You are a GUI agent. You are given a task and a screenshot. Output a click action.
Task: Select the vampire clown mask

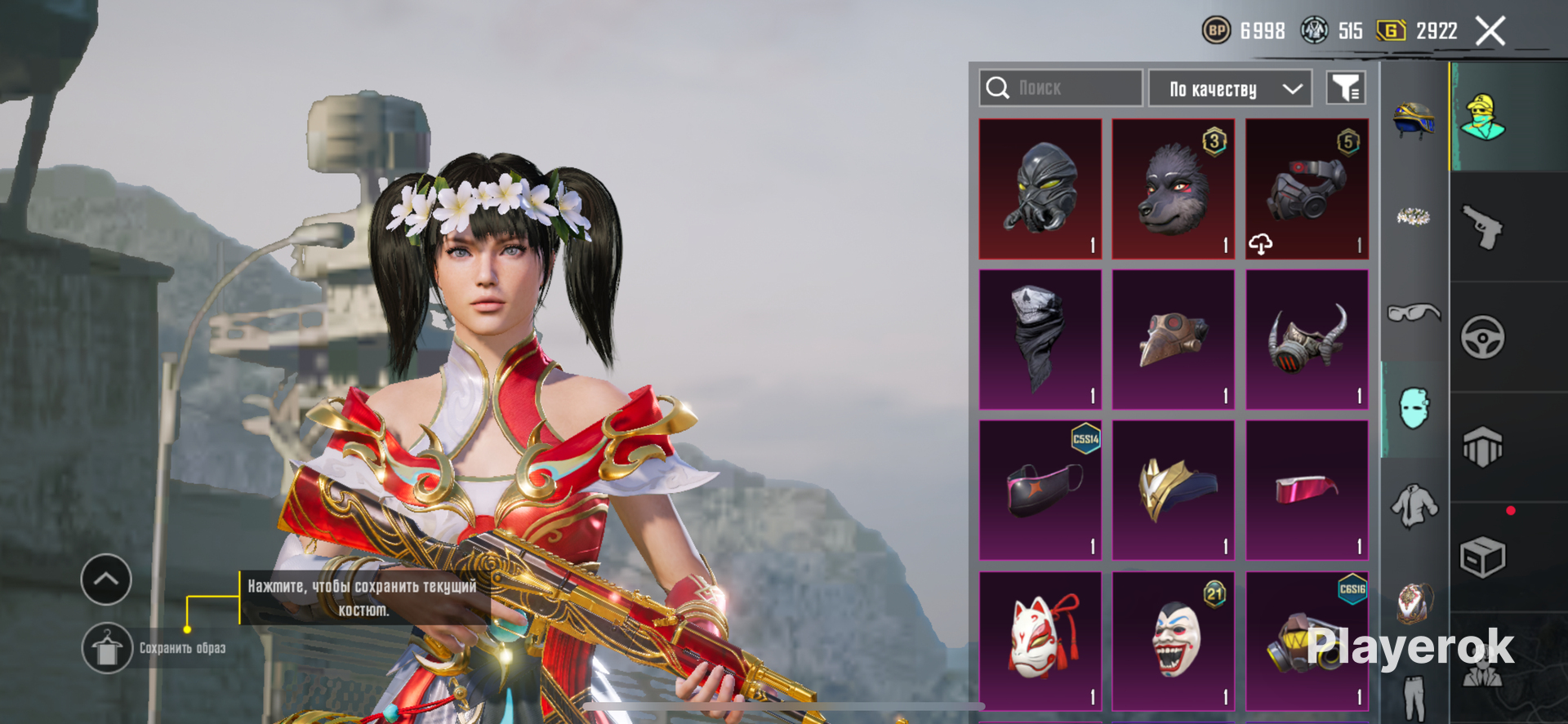[1174, 642]
